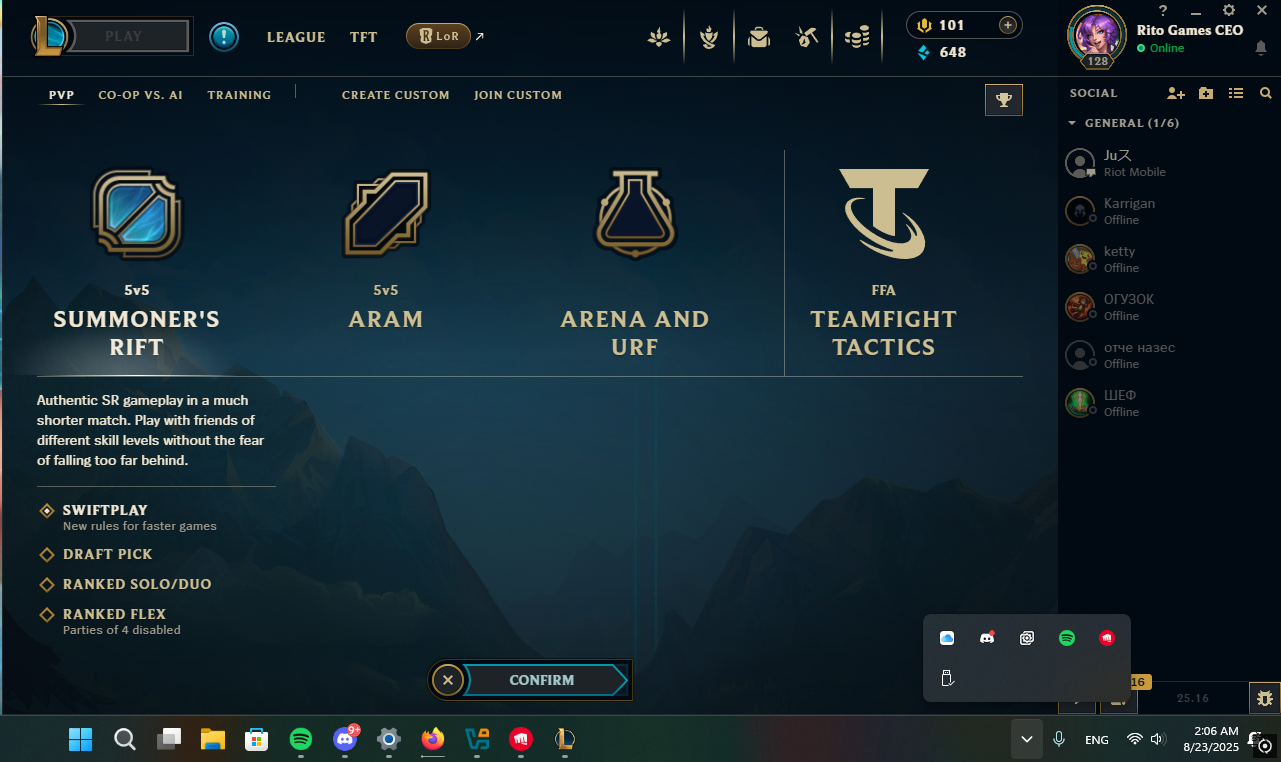This screenshot has height=762, width=1281.
Task: Open the Ranked crest page
Action: click(x=708, y=36)
